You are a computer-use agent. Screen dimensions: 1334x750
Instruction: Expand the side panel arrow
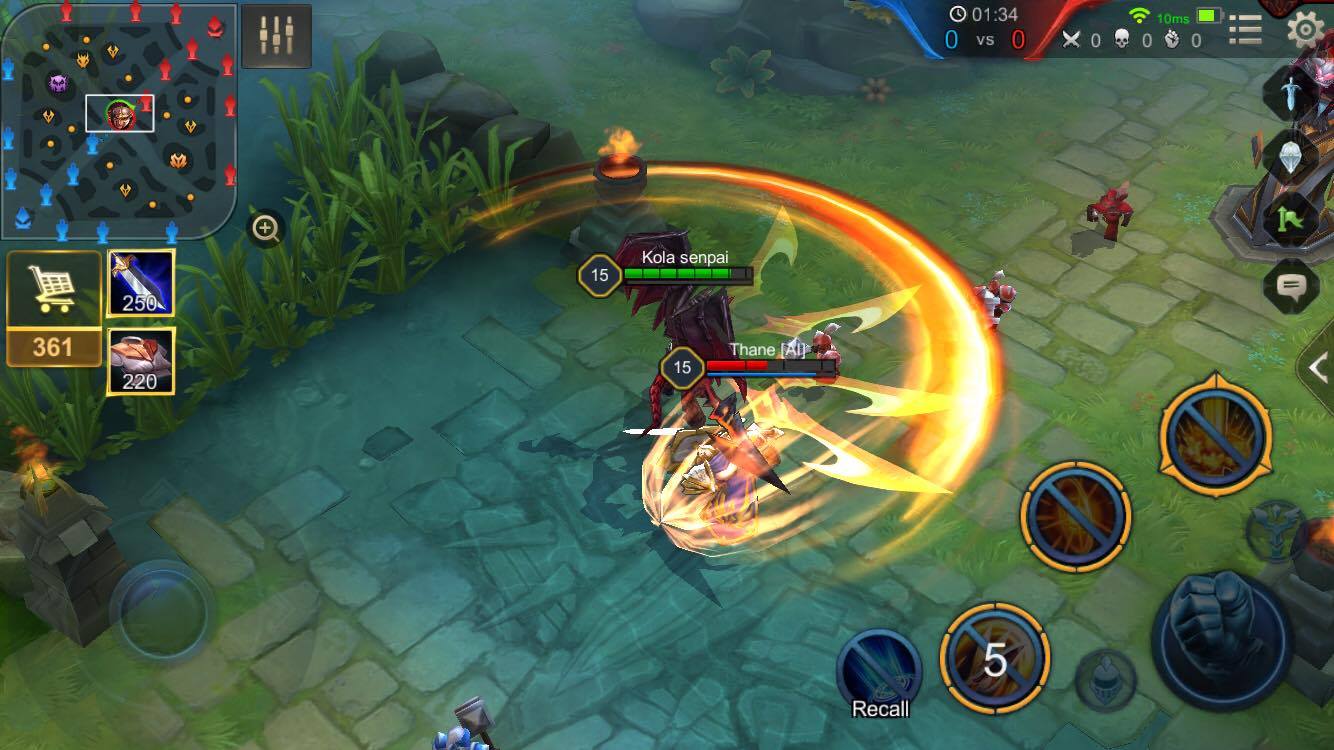pos(1318,367)
